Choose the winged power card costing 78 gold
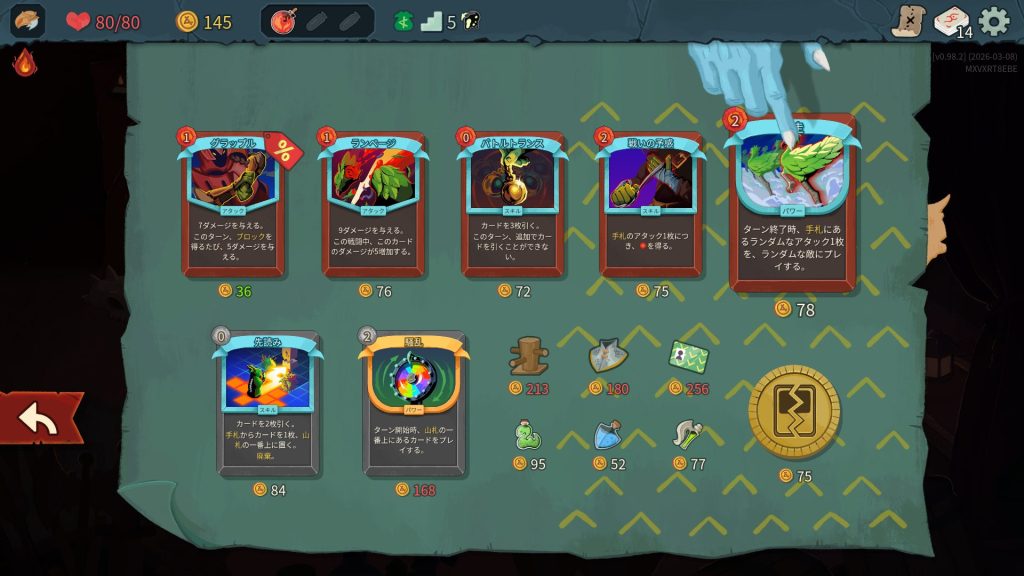The image size is (1024, 576). (x=793, y=205)
